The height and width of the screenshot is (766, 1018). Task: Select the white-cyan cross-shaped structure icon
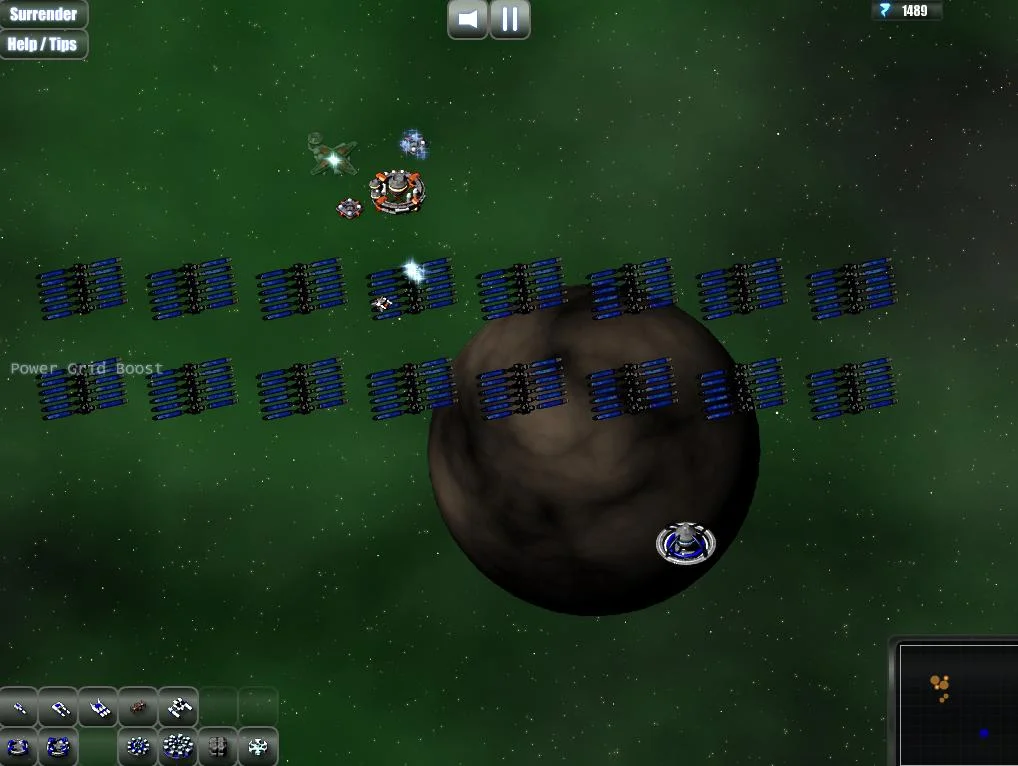(x=258, y=746)
